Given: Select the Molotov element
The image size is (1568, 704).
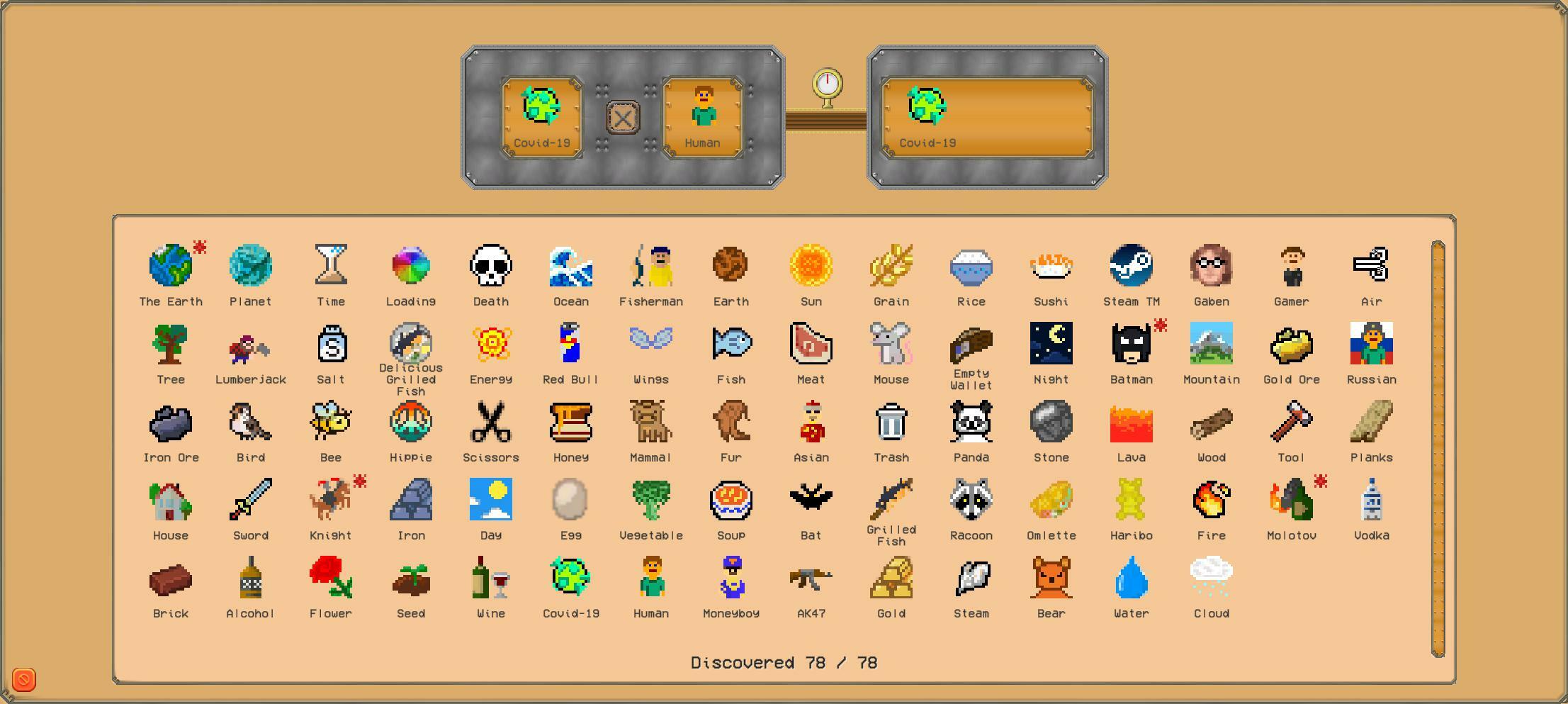Looking at the screenshot, I should click(x=1291, y=500).
